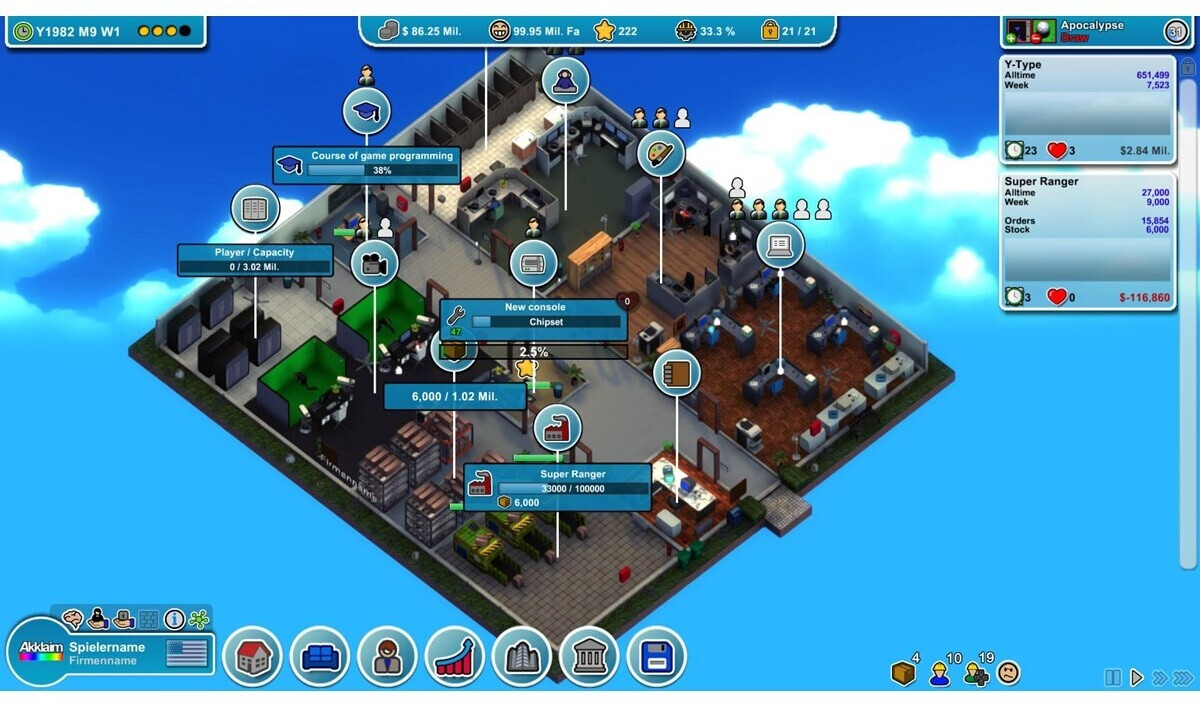Show the red chart statistics menu

454,657
